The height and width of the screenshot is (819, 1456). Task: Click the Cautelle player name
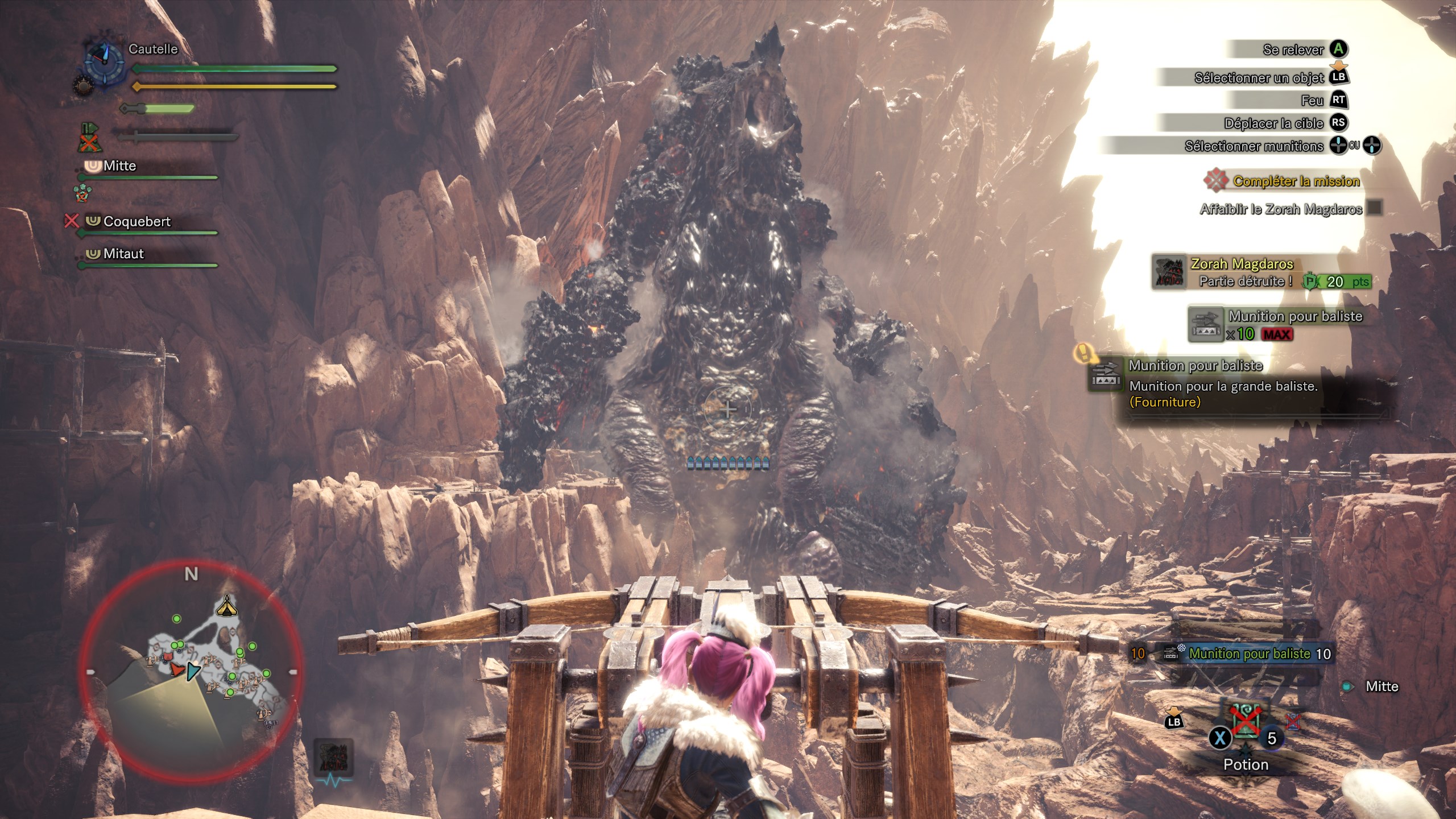(153, 49)
